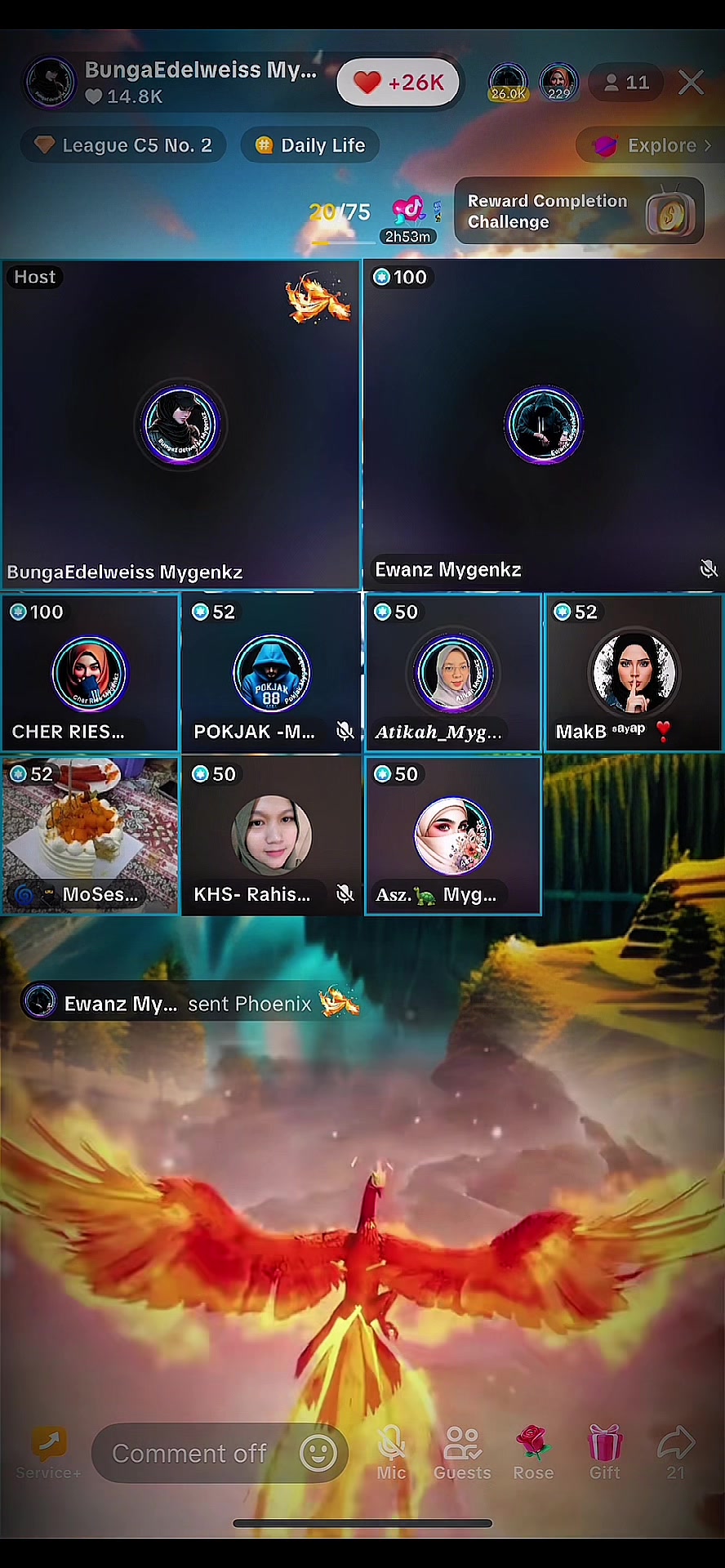The height and width of the screenshot is (1568, 725).
Task: Toggle the Mic button
Action: pos(391,1453)
